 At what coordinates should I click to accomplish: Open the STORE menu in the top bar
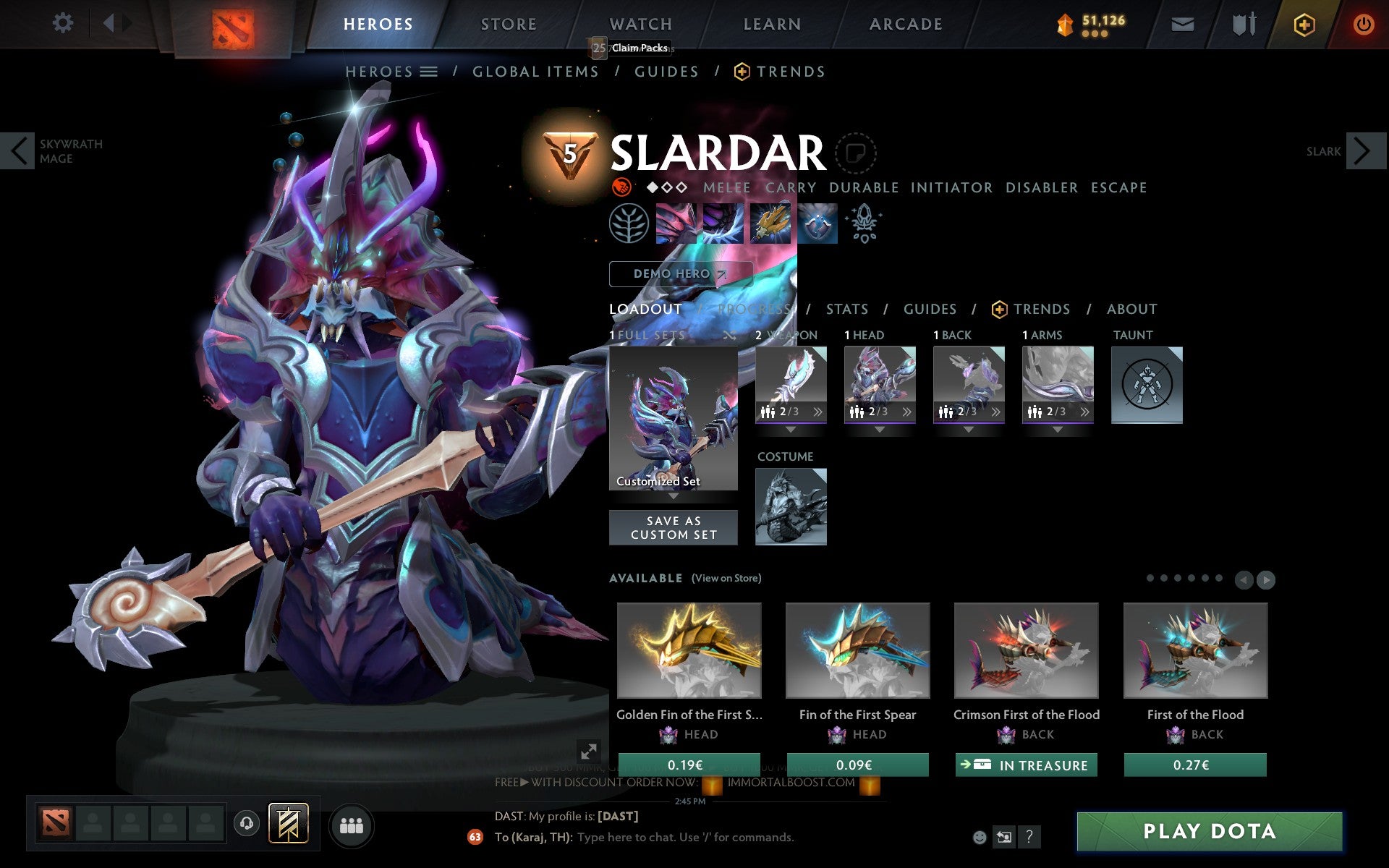pyautogui.click(x=508, y=23)
